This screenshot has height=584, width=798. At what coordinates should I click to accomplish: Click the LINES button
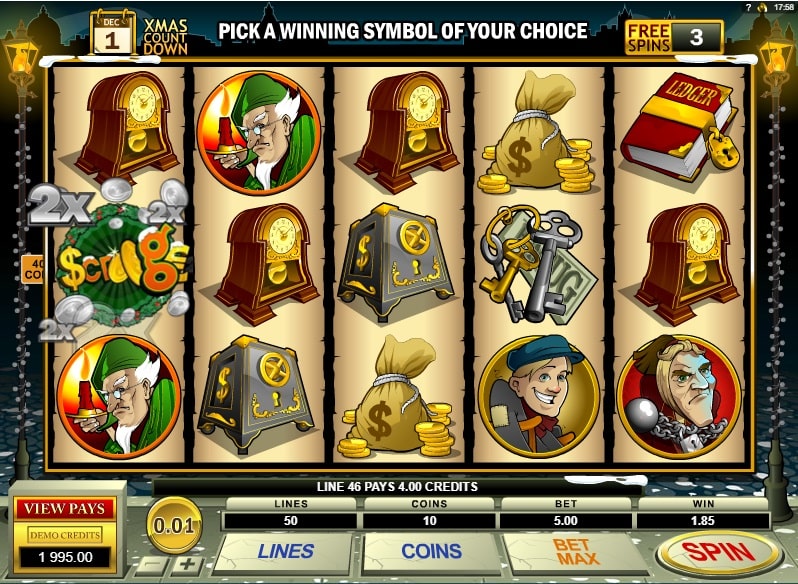285,551
